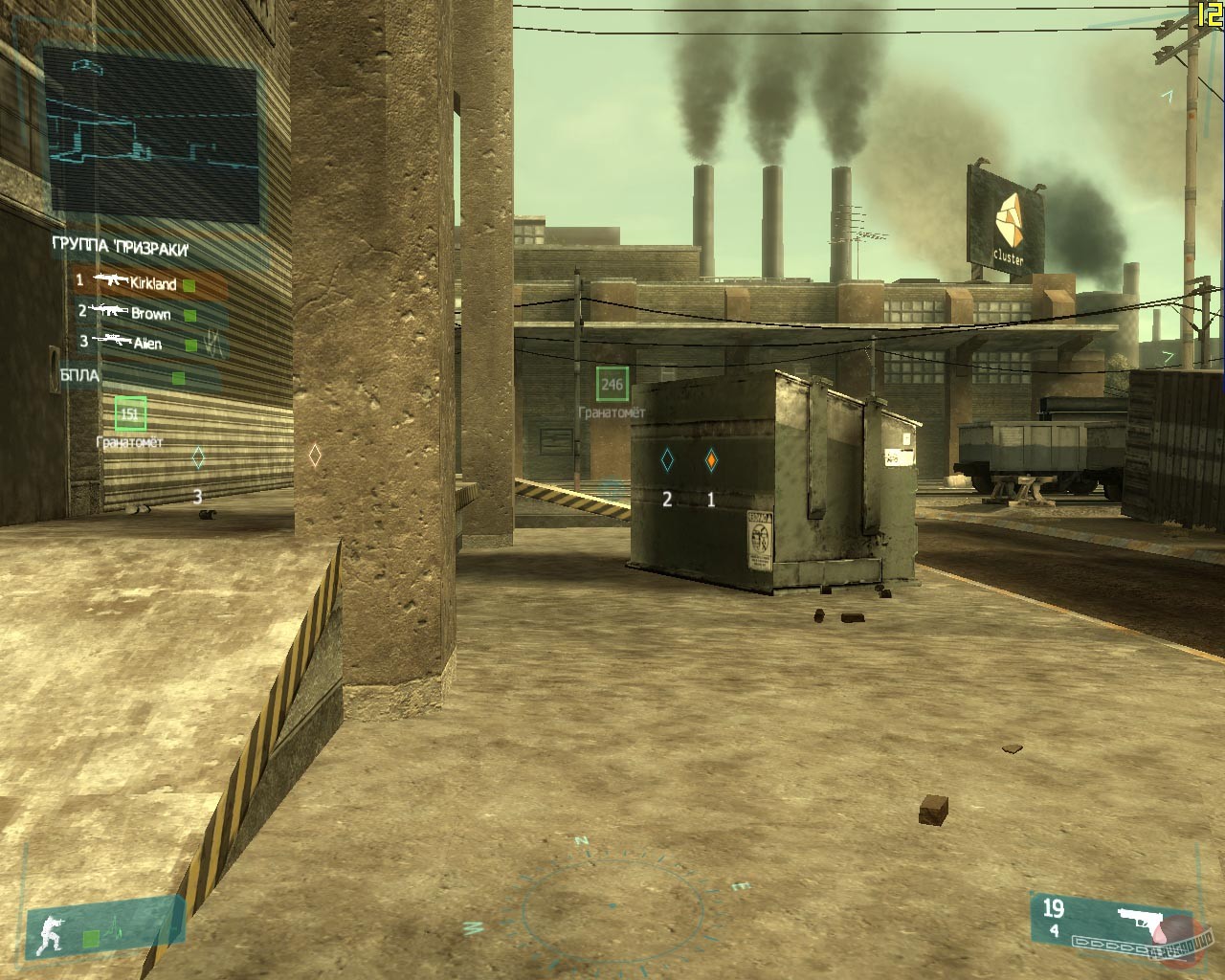Click the pistol icon in the ammo panel
Viewport: 1225px width, 980px height.
click(x=1139, y=919)
